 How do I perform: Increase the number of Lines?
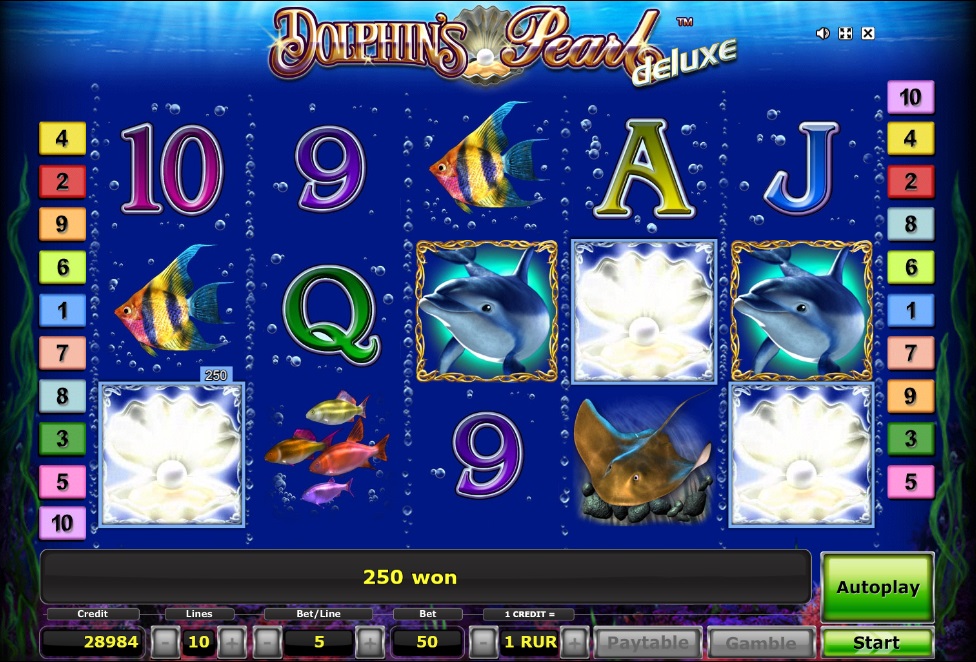pos(232,642)
